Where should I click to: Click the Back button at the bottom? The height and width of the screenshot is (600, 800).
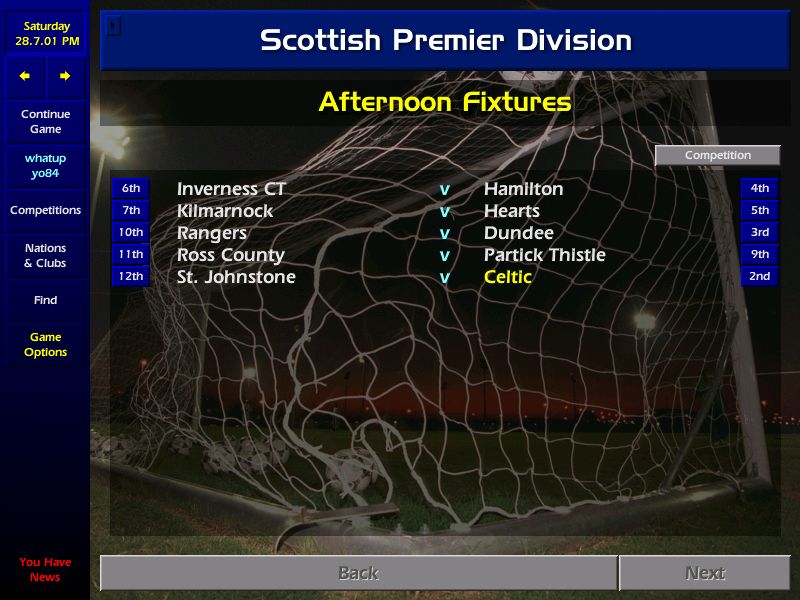click(358, 573)
